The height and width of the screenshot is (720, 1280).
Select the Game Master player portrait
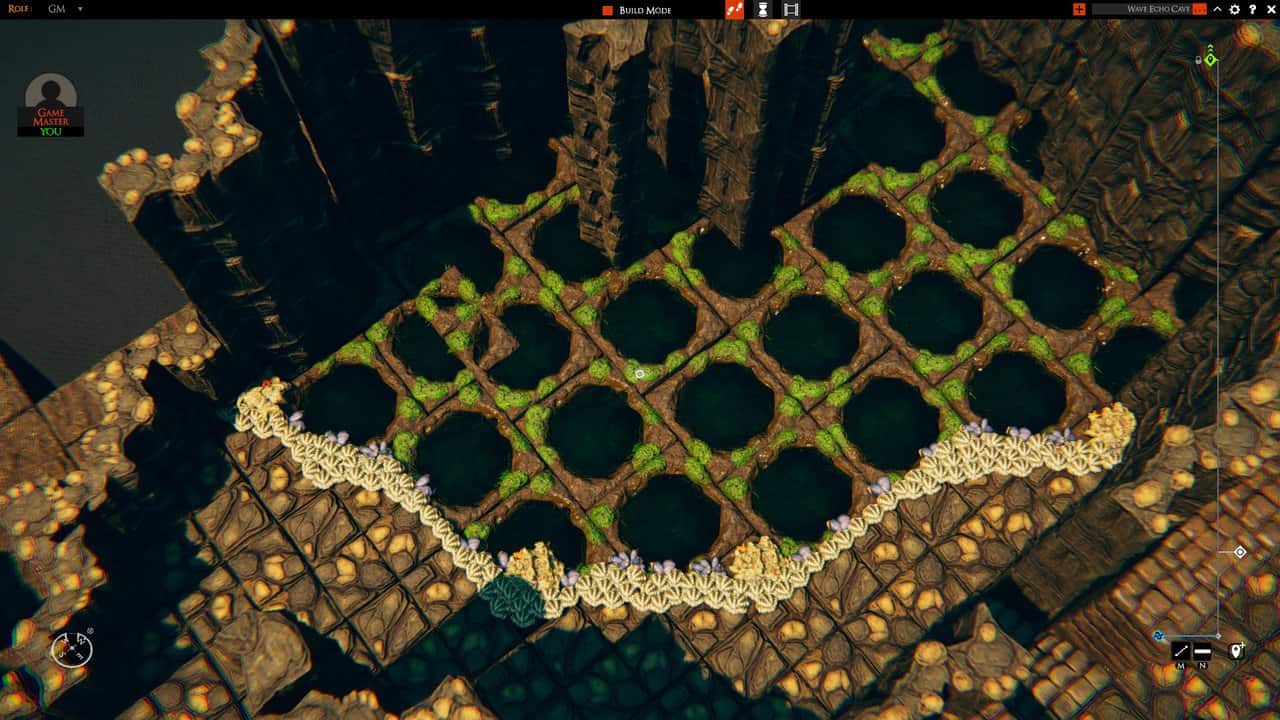click(51, 98)
